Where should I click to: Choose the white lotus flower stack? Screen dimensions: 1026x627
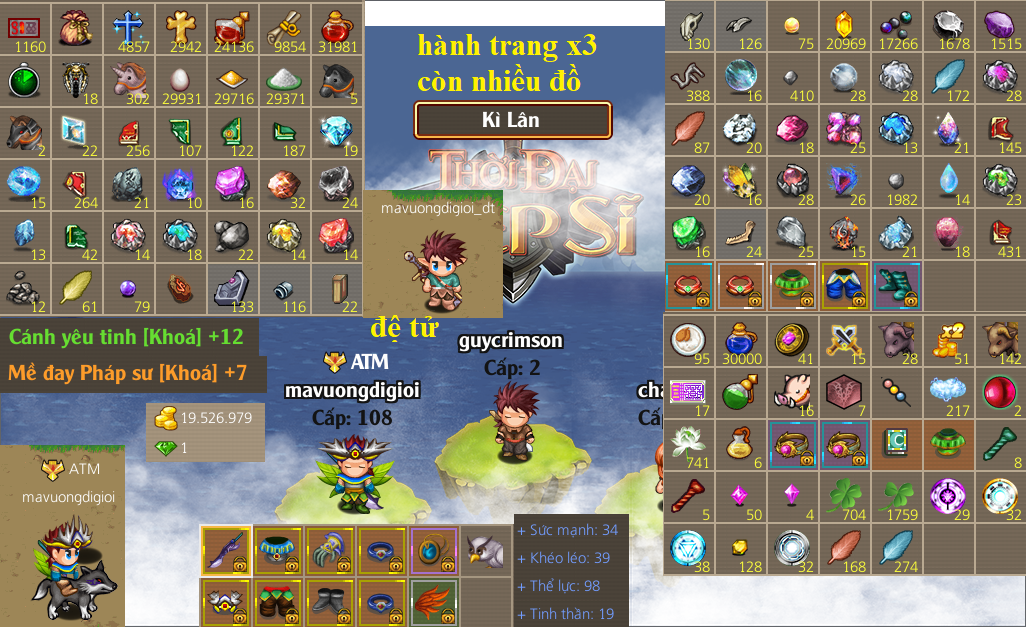[689, 444]
